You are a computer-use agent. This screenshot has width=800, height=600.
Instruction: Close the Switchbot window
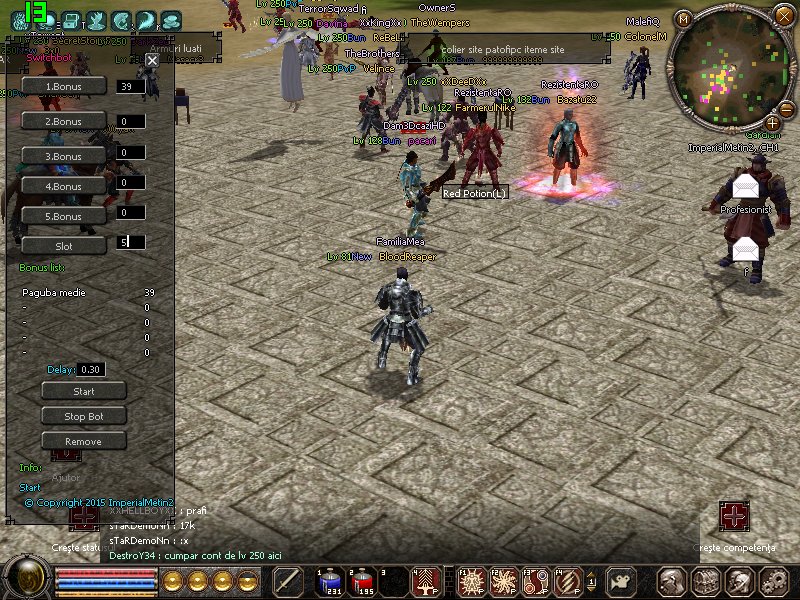click(152, 61)
